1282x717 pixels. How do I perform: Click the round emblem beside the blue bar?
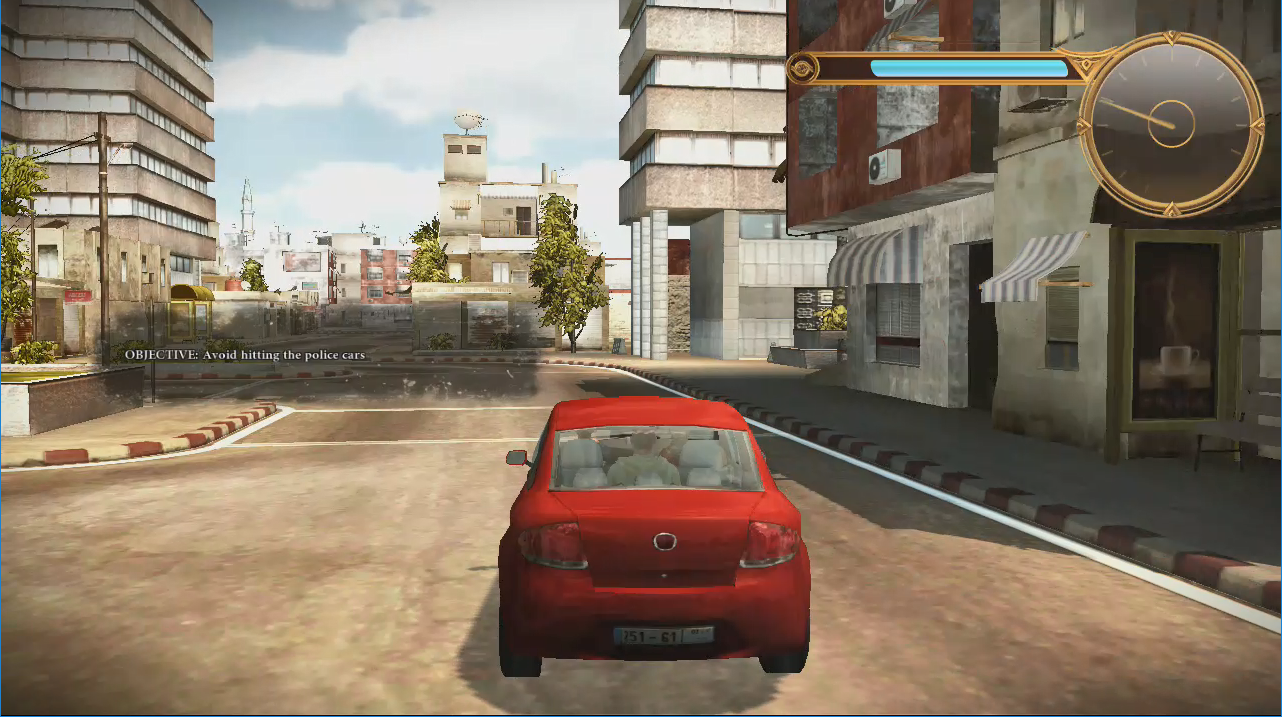(x=802, y=68)
